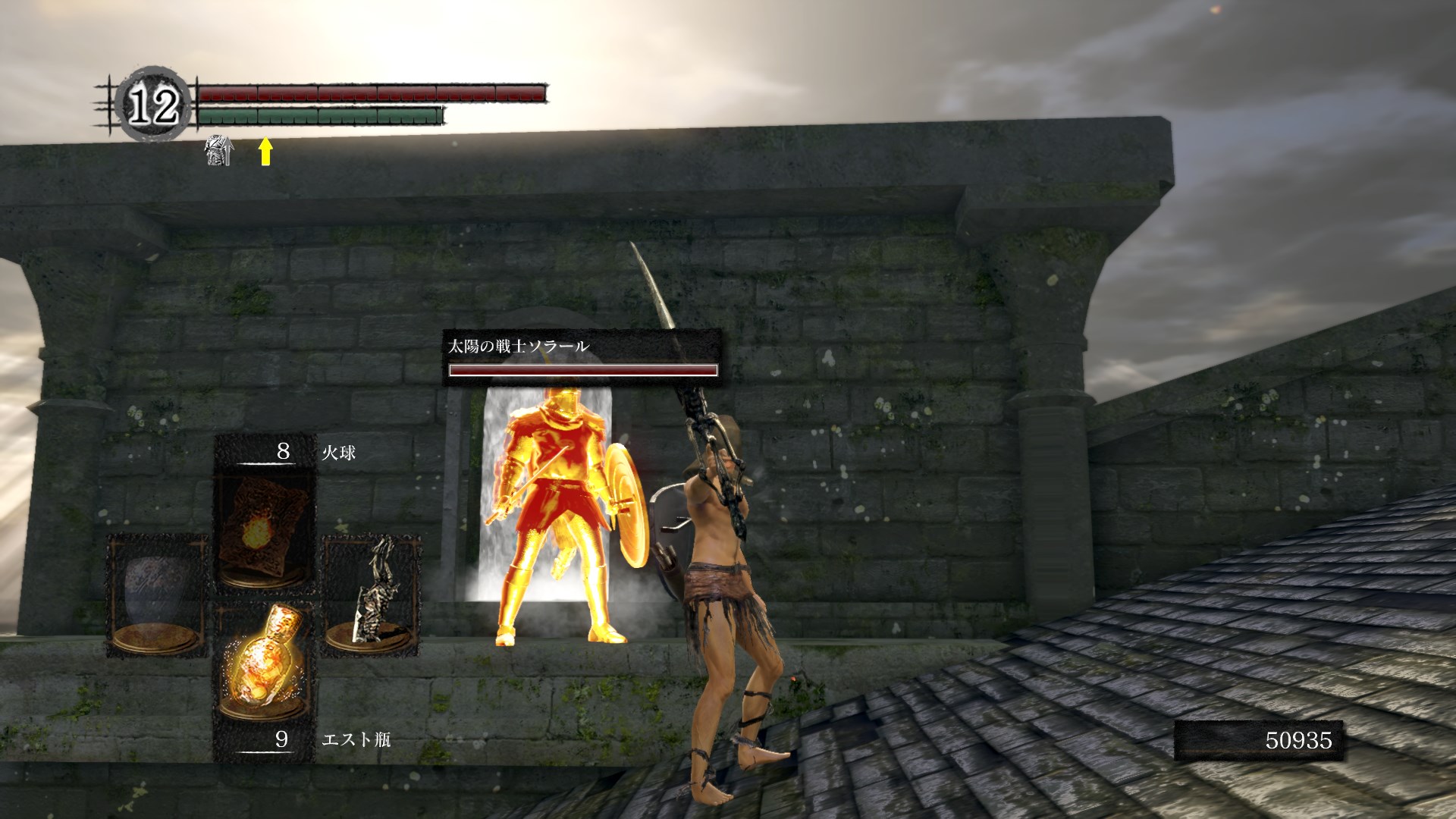Click the yellow arrow status icon

(265, 151)
